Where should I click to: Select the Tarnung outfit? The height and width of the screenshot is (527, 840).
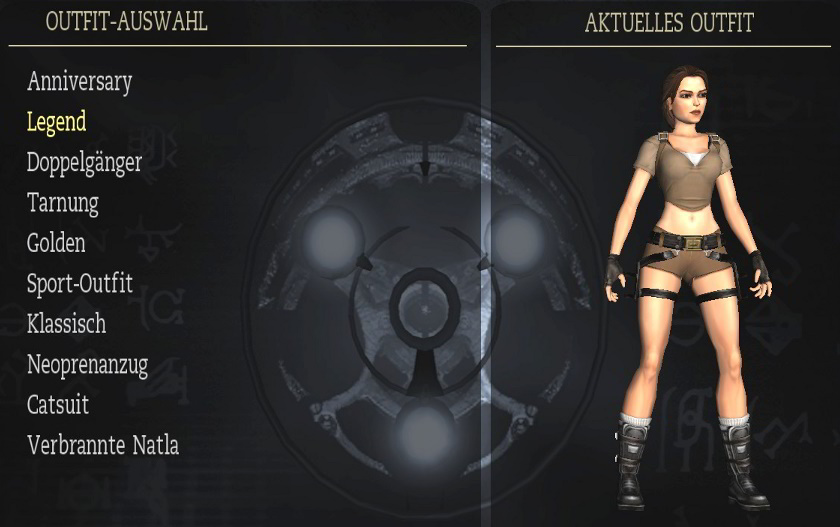62,203
